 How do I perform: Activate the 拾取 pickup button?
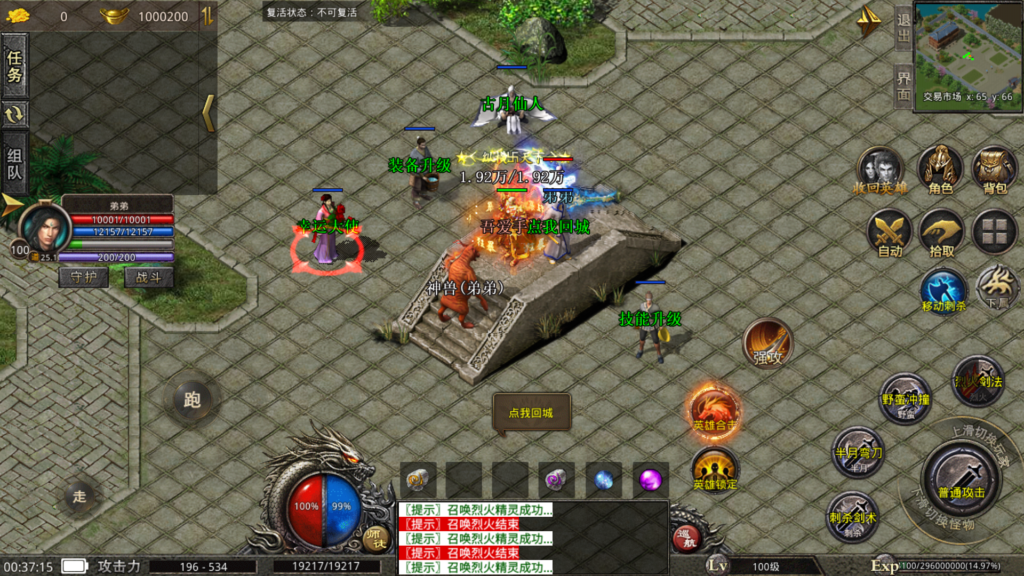click(x=941, y=232)
